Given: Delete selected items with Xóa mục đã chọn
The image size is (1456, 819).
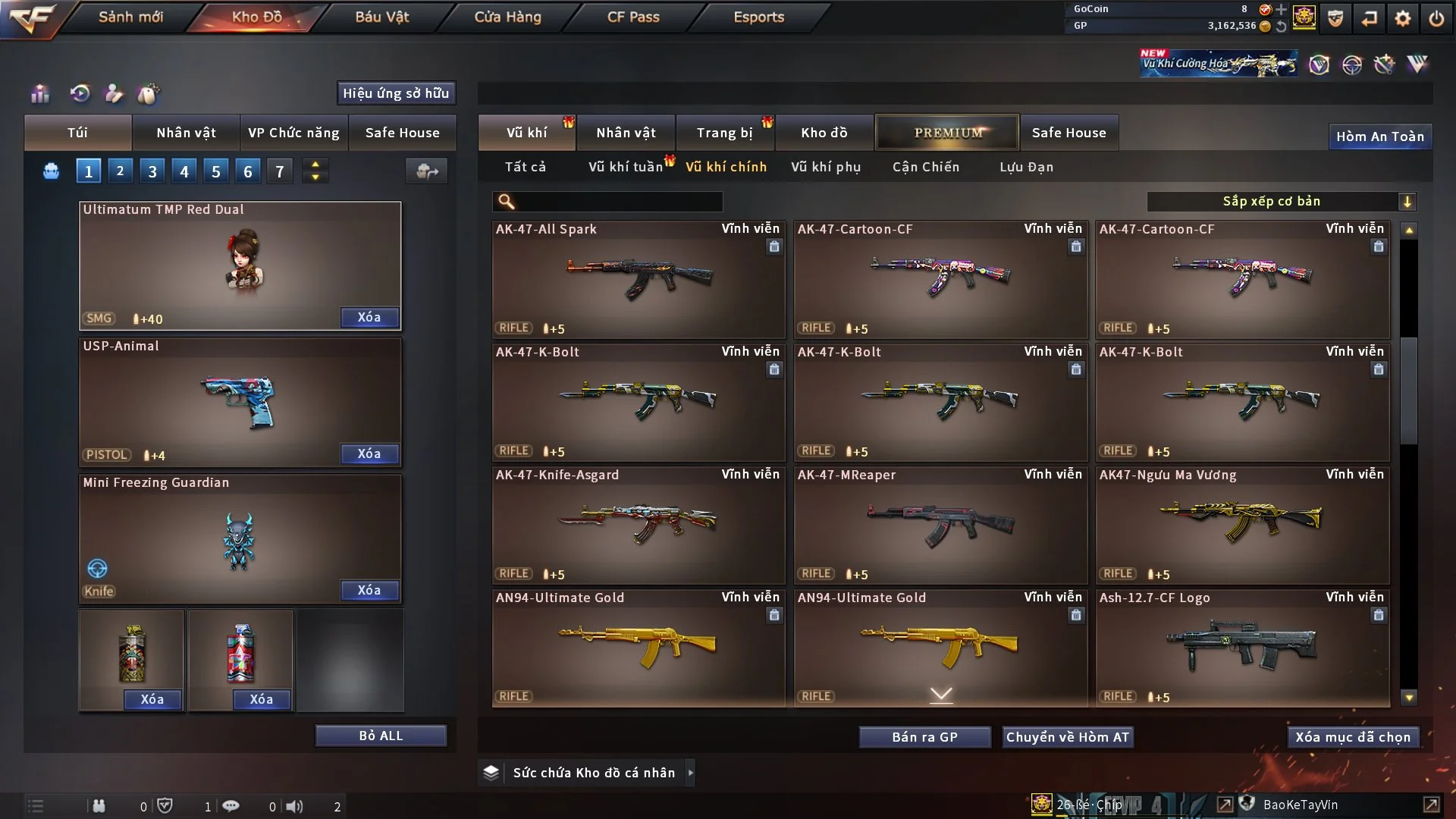Looking at the screenshot, I should point(1352,737).
